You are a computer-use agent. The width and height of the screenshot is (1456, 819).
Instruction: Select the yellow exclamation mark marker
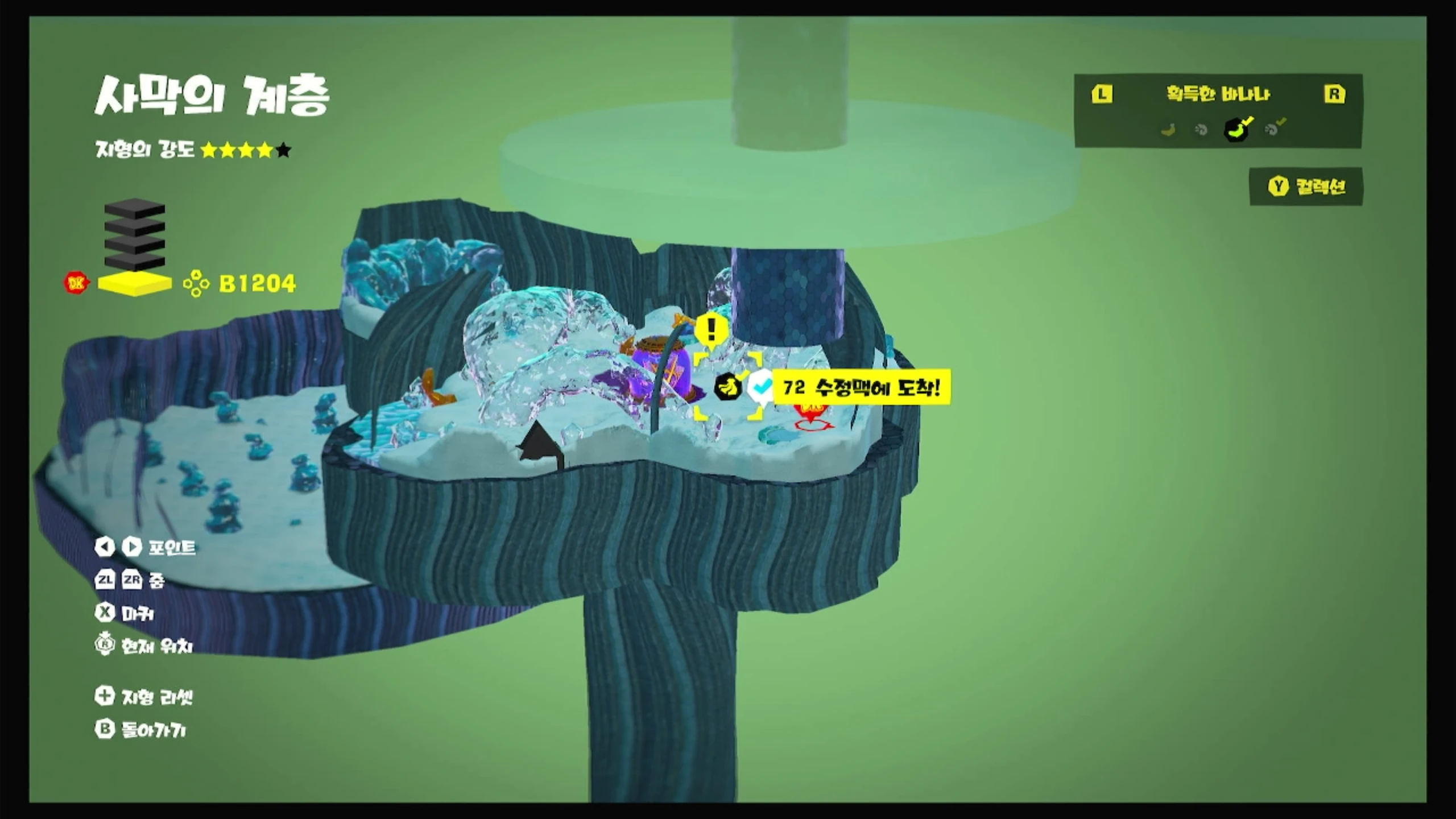pos(710,330)
